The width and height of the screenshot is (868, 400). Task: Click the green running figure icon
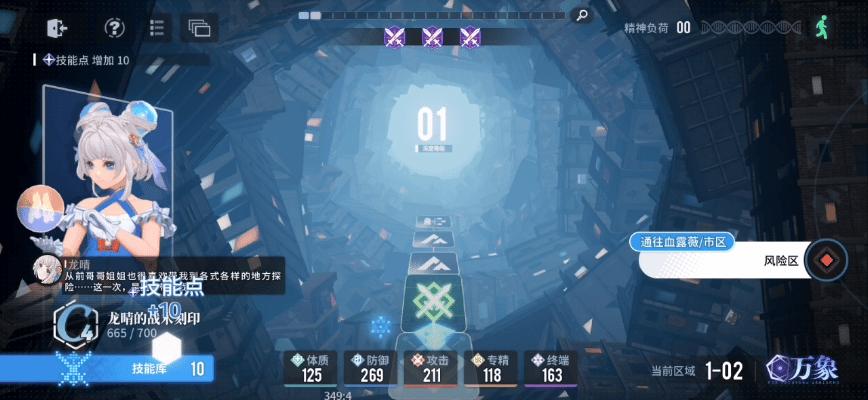click(x=824, y=27)
